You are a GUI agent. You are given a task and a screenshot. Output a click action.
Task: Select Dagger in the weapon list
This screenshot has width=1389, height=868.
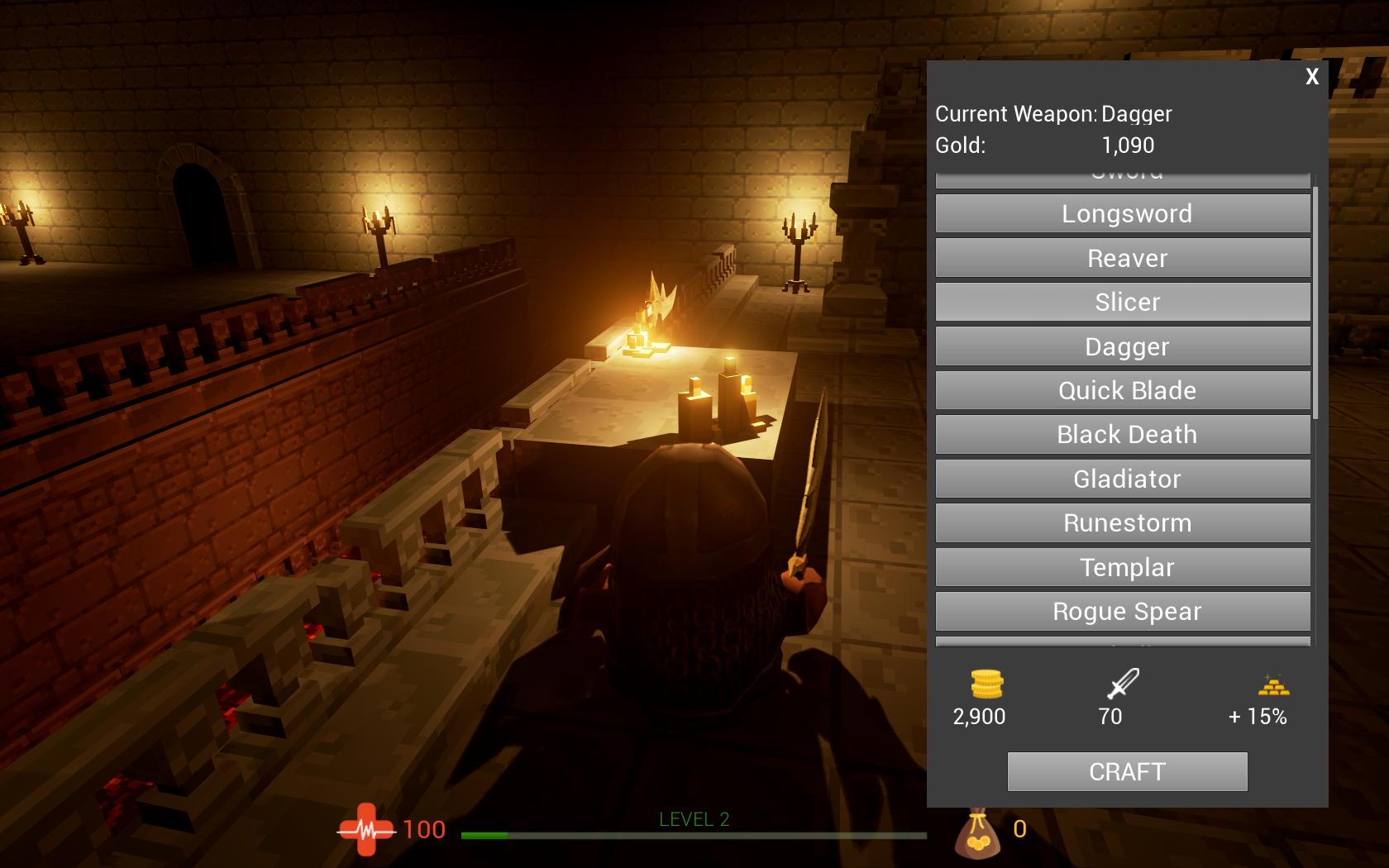1123,346
